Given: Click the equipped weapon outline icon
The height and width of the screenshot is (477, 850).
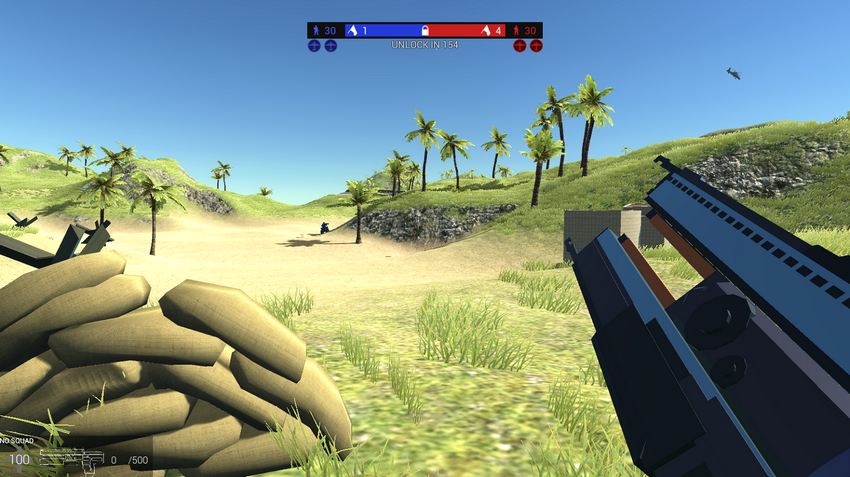Looking at the screenshot, I should point(71,459).
